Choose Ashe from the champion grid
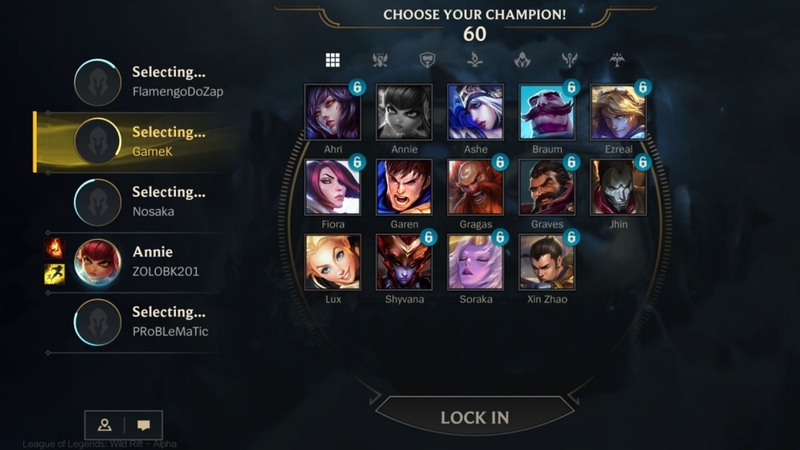The image size is (800, 450). 476,112
